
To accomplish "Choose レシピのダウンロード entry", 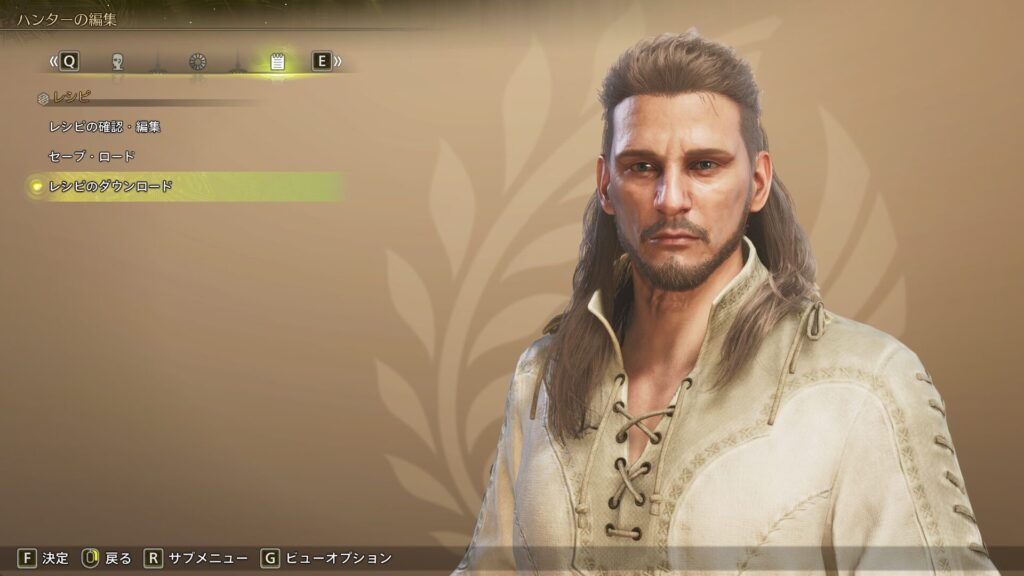I will tap(111, 186).
